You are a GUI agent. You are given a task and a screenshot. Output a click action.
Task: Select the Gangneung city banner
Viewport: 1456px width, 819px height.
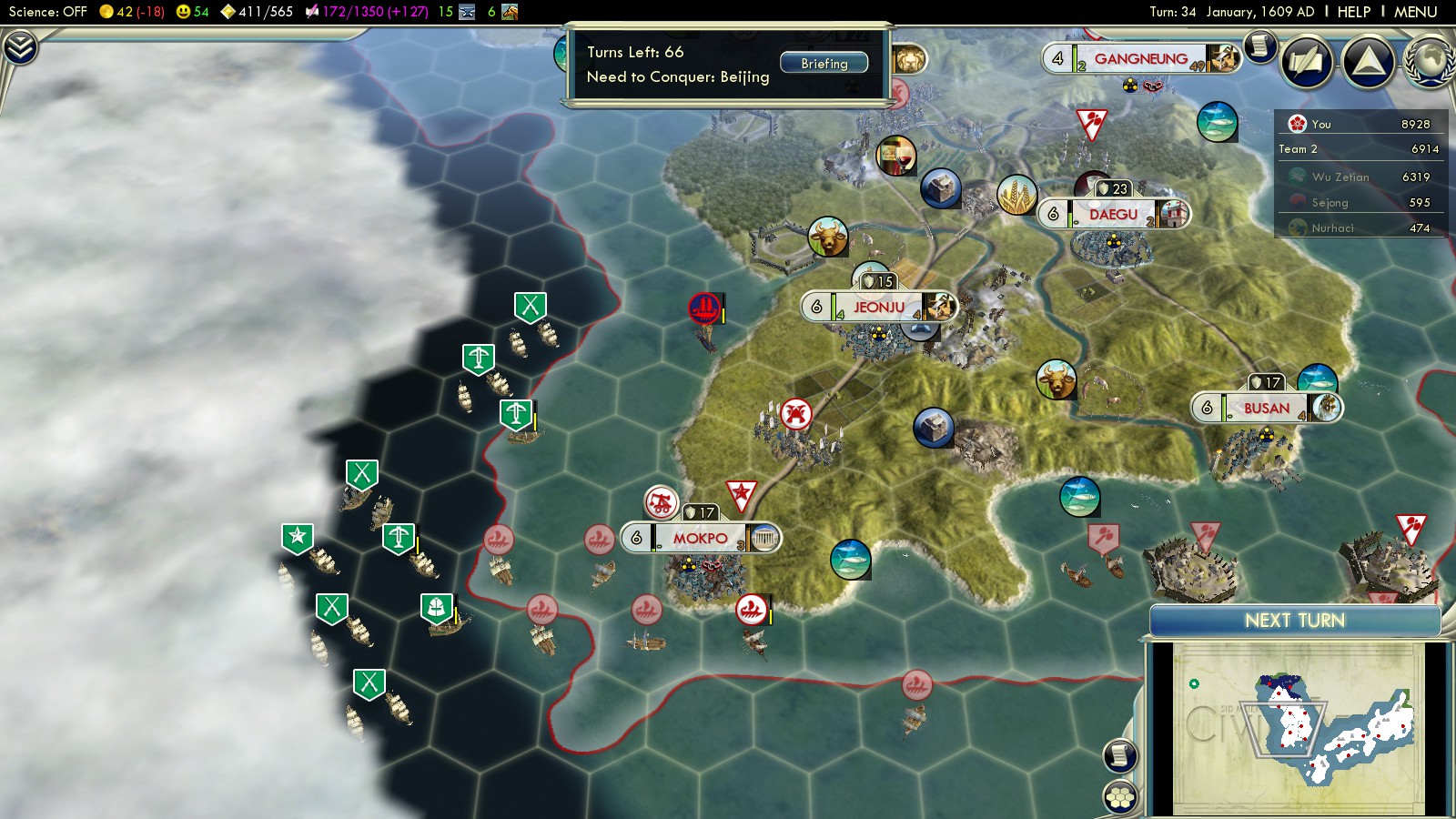(1140, 59)
